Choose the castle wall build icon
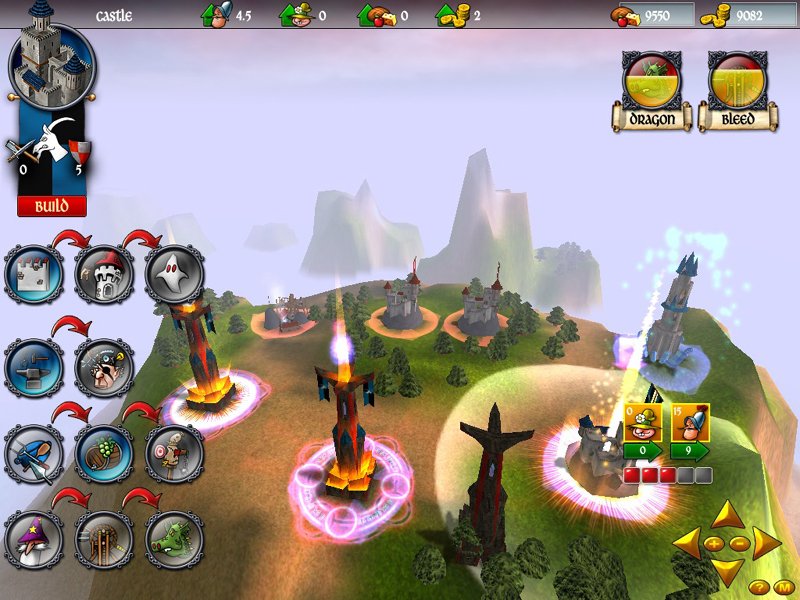 (x=34, y=275)
